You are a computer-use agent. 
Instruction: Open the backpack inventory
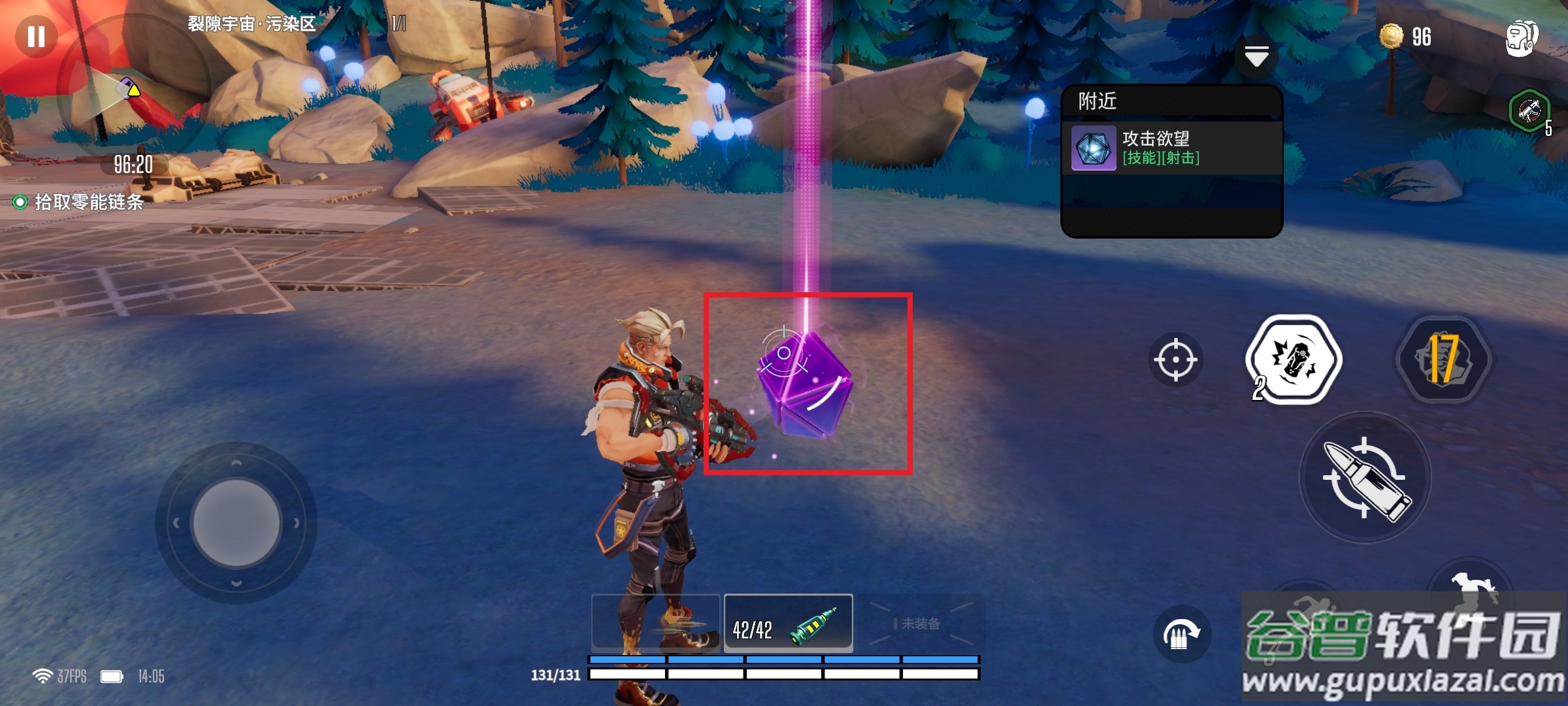pyautogui.click(x=1521, y=38)
